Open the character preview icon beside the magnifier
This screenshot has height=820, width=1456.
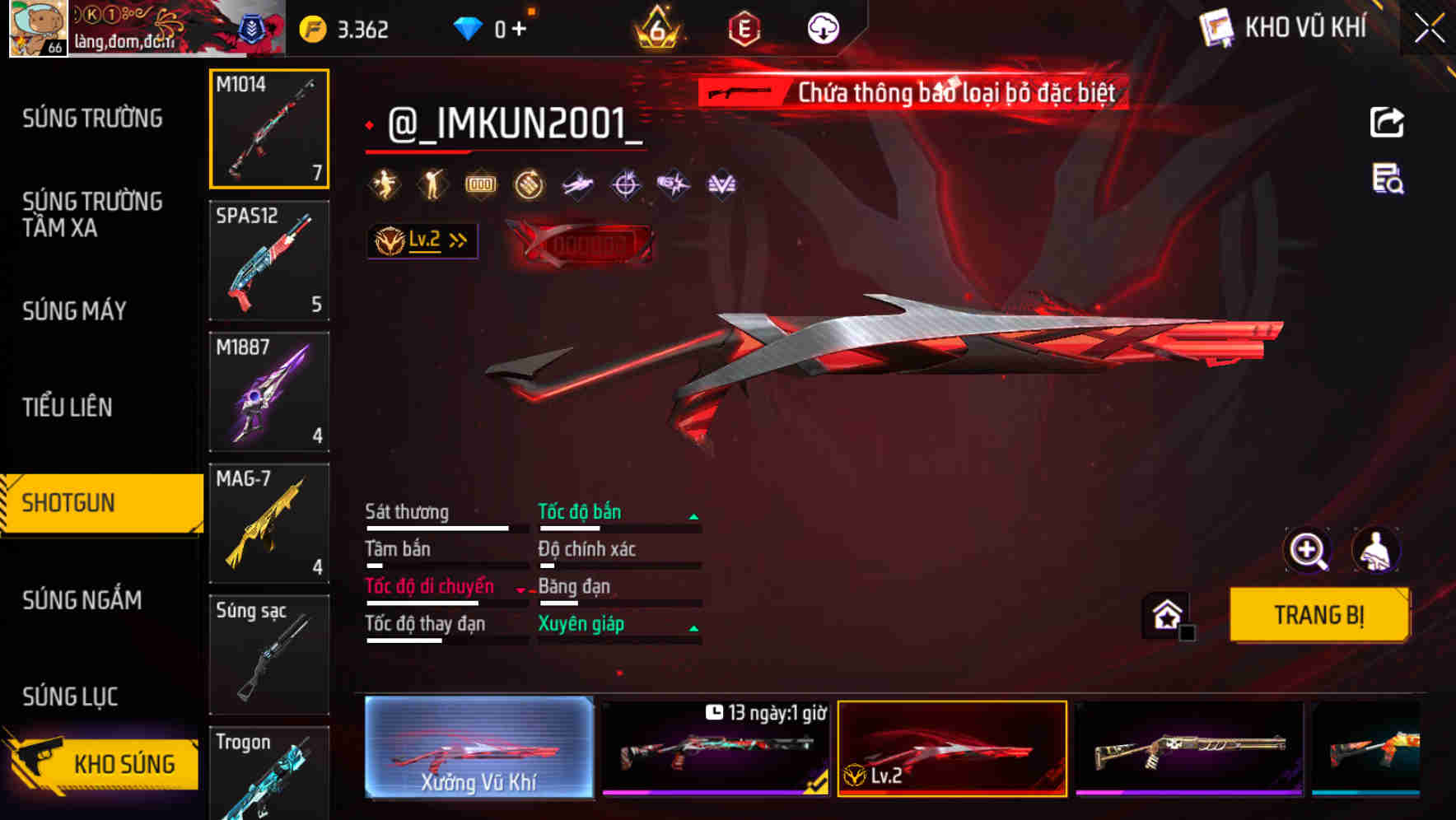(1377, 550)
